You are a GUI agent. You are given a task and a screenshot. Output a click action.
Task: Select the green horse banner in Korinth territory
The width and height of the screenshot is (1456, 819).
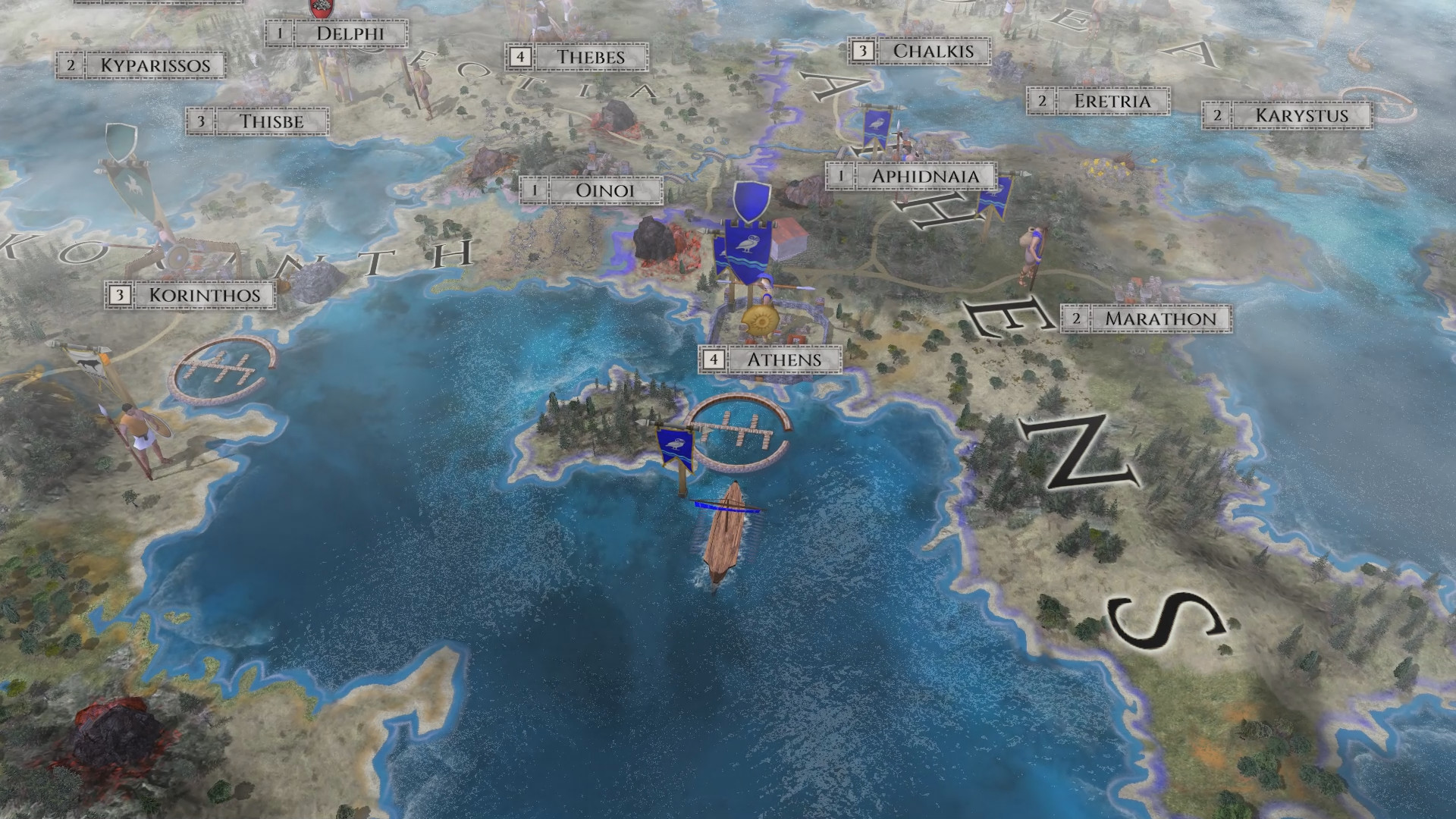[133, 182]
